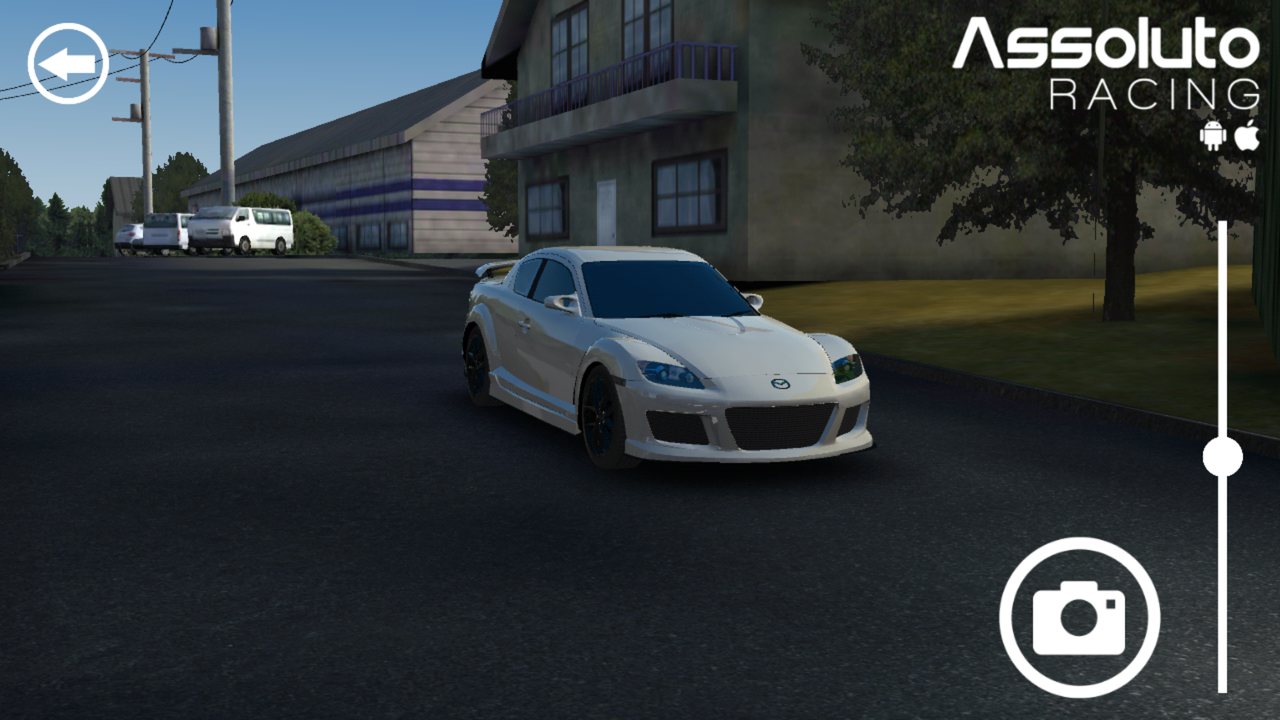Screen dimensions: 1280x720
Task: Click the front grille of the car
Action: point(775,425)
